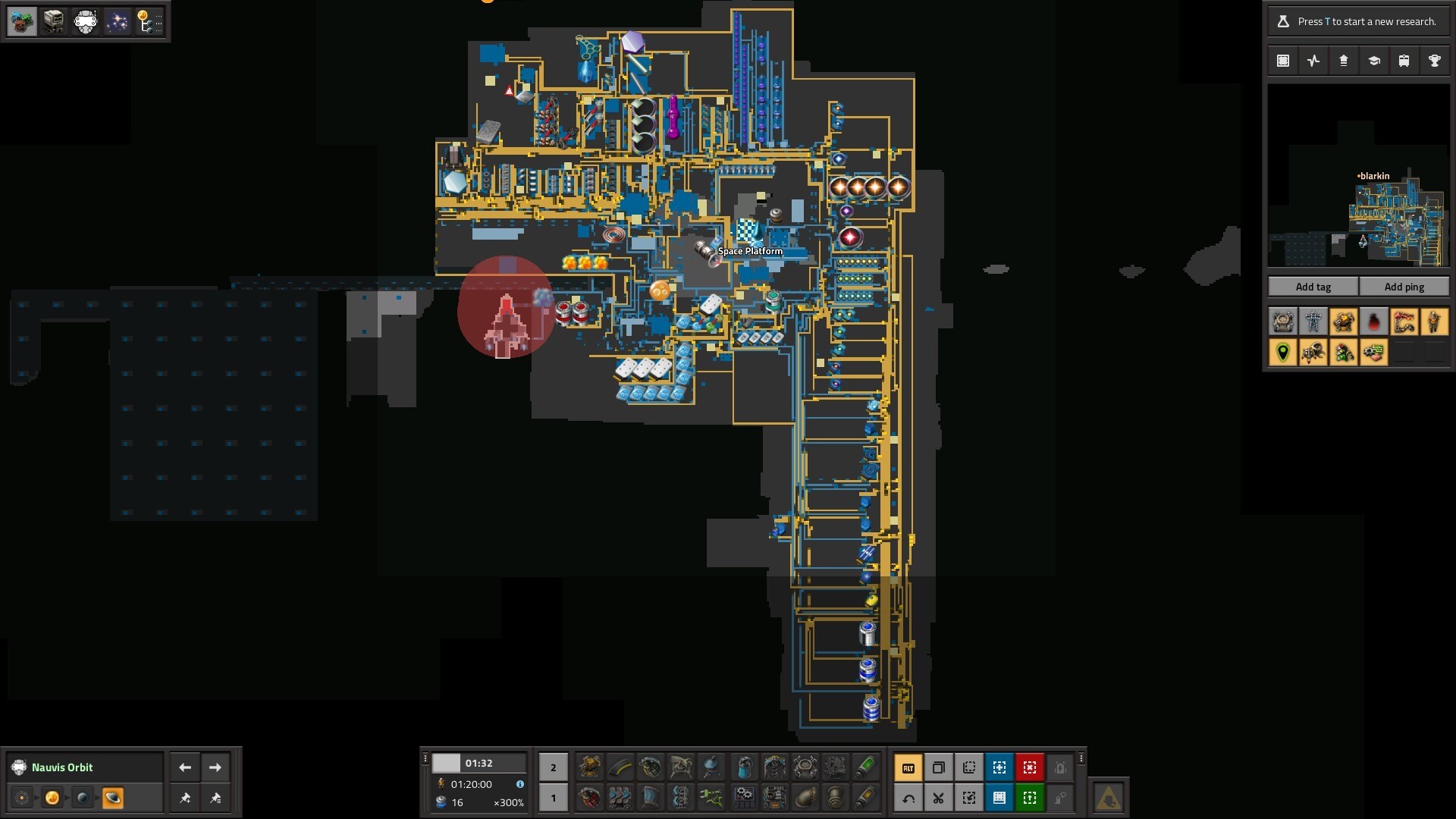Viewport: 1456px width, 819px height.
Task: Click the Add tag button
Action: coord(1313,287)
